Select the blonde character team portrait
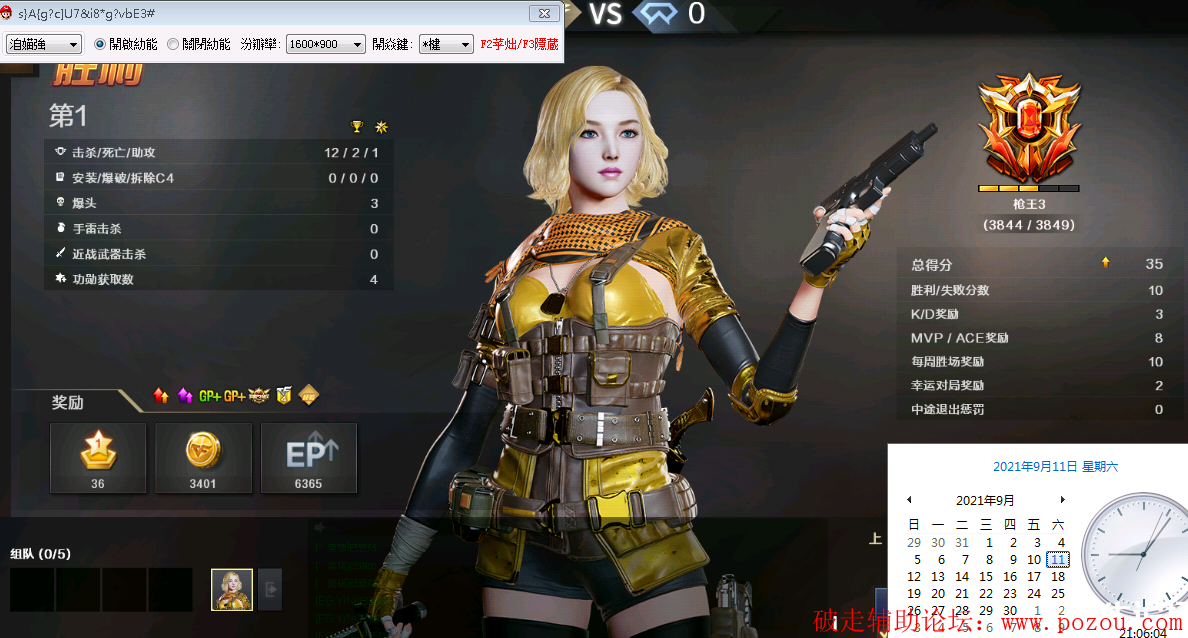The image size is (1188, 638). (232, 589)
